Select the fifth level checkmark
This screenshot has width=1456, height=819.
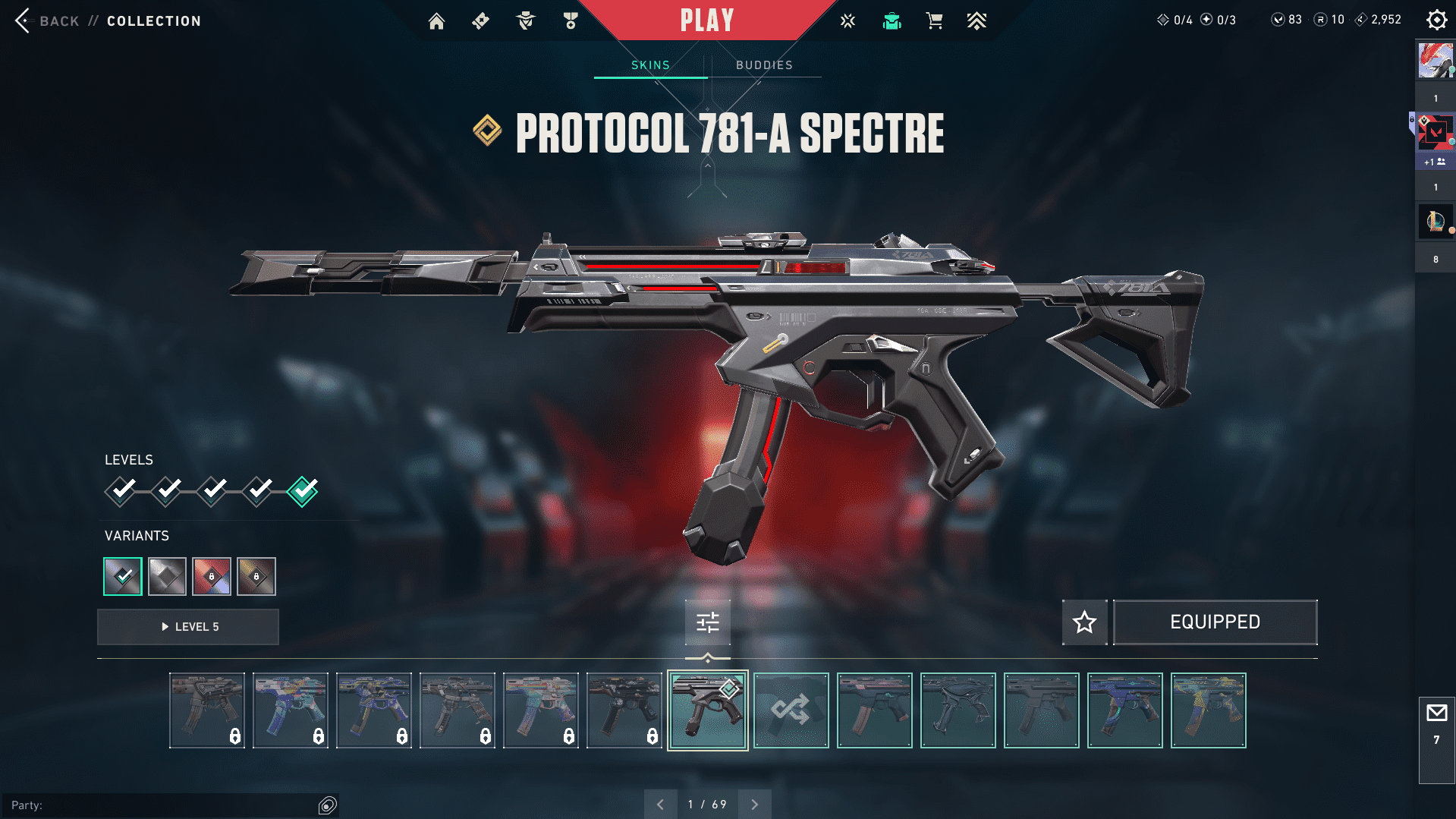tap(303, 491)
